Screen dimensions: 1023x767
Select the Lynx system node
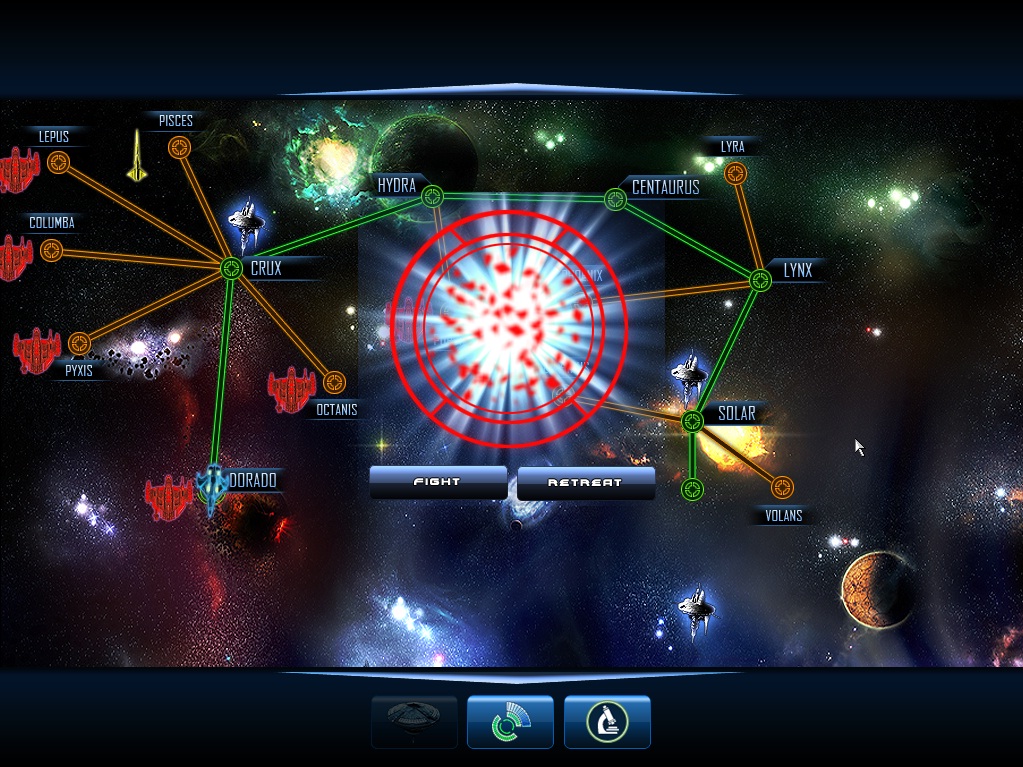tap(760, 280)
